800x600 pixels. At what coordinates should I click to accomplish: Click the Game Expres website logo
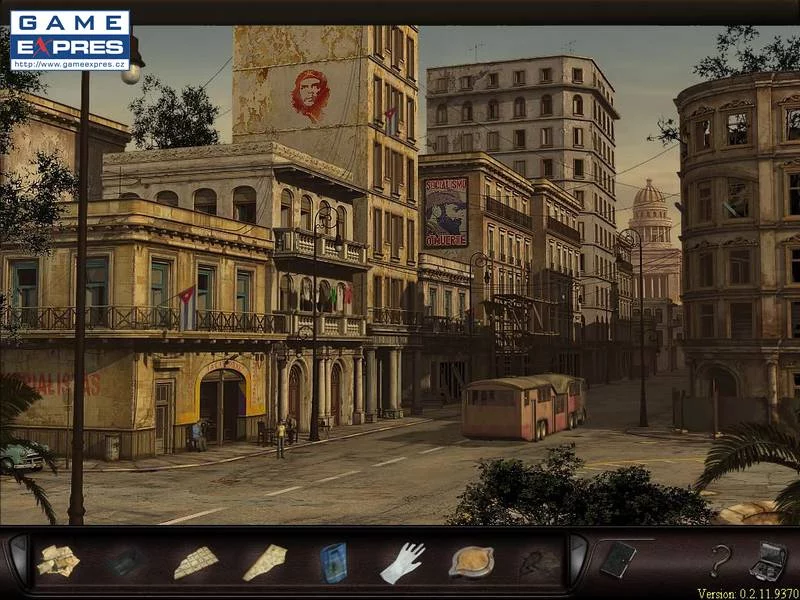70,40
